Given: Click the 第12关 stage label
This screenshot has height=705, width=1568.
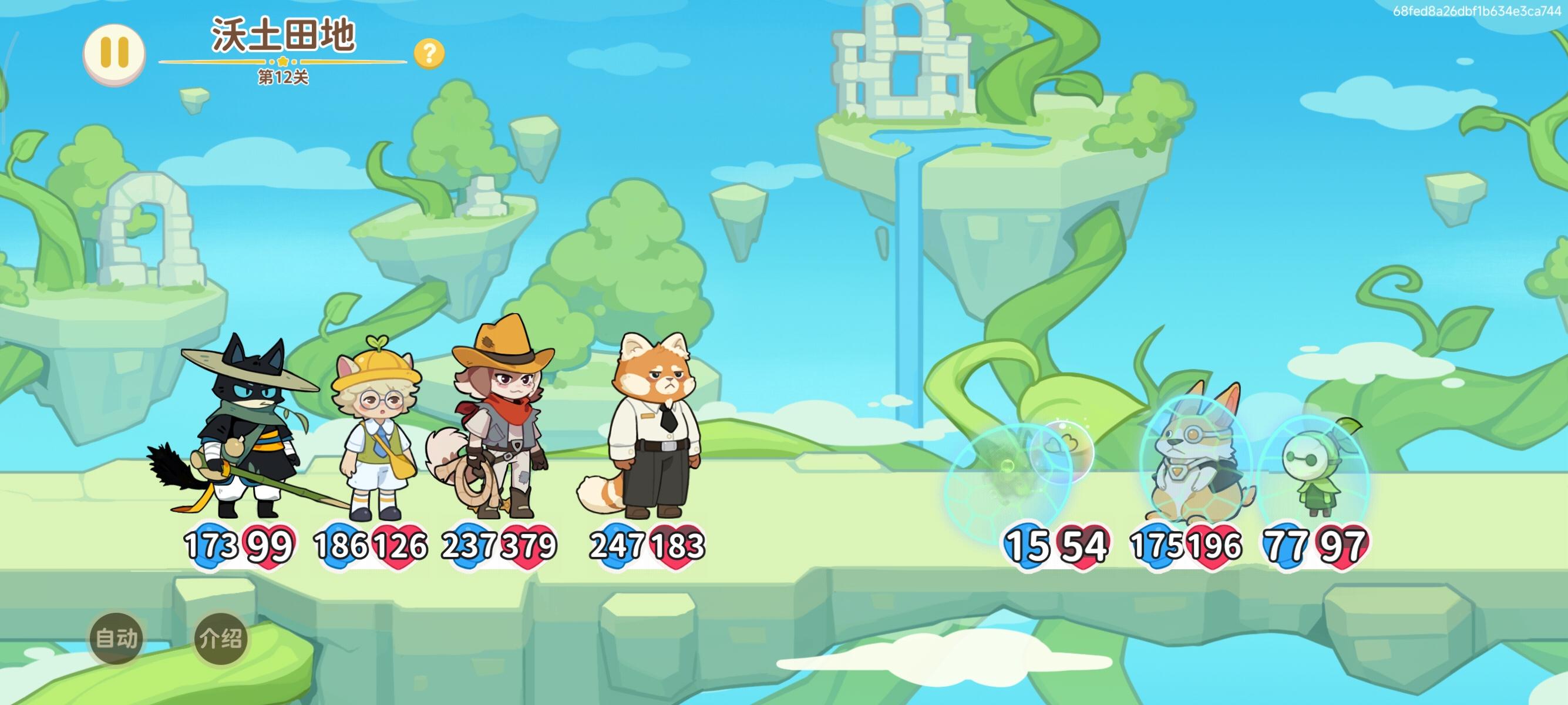Looking at the screenshot, I should pos(284,78).
